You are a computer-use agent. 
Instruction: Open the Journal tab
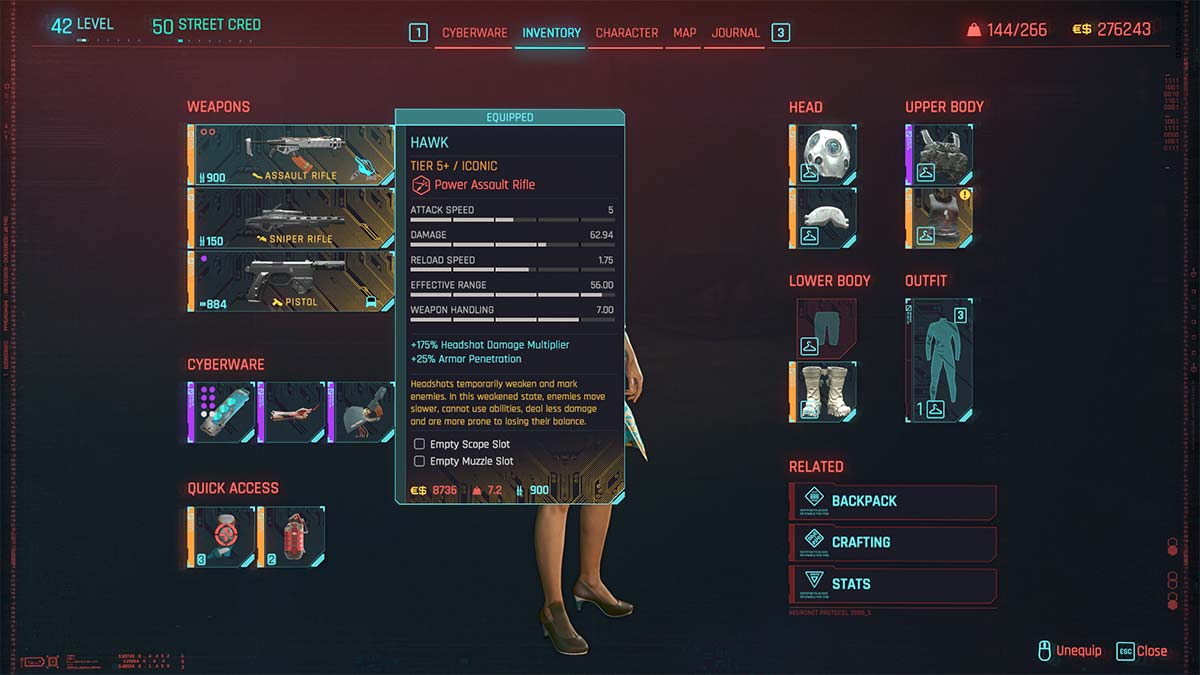click(736, 33)
